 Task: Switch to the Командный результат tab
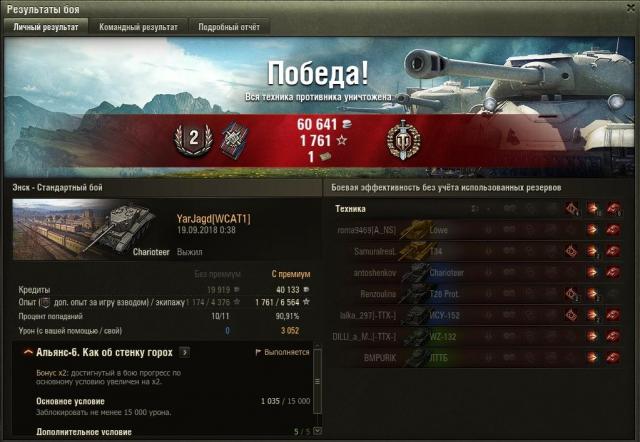[x=138, y=27]
